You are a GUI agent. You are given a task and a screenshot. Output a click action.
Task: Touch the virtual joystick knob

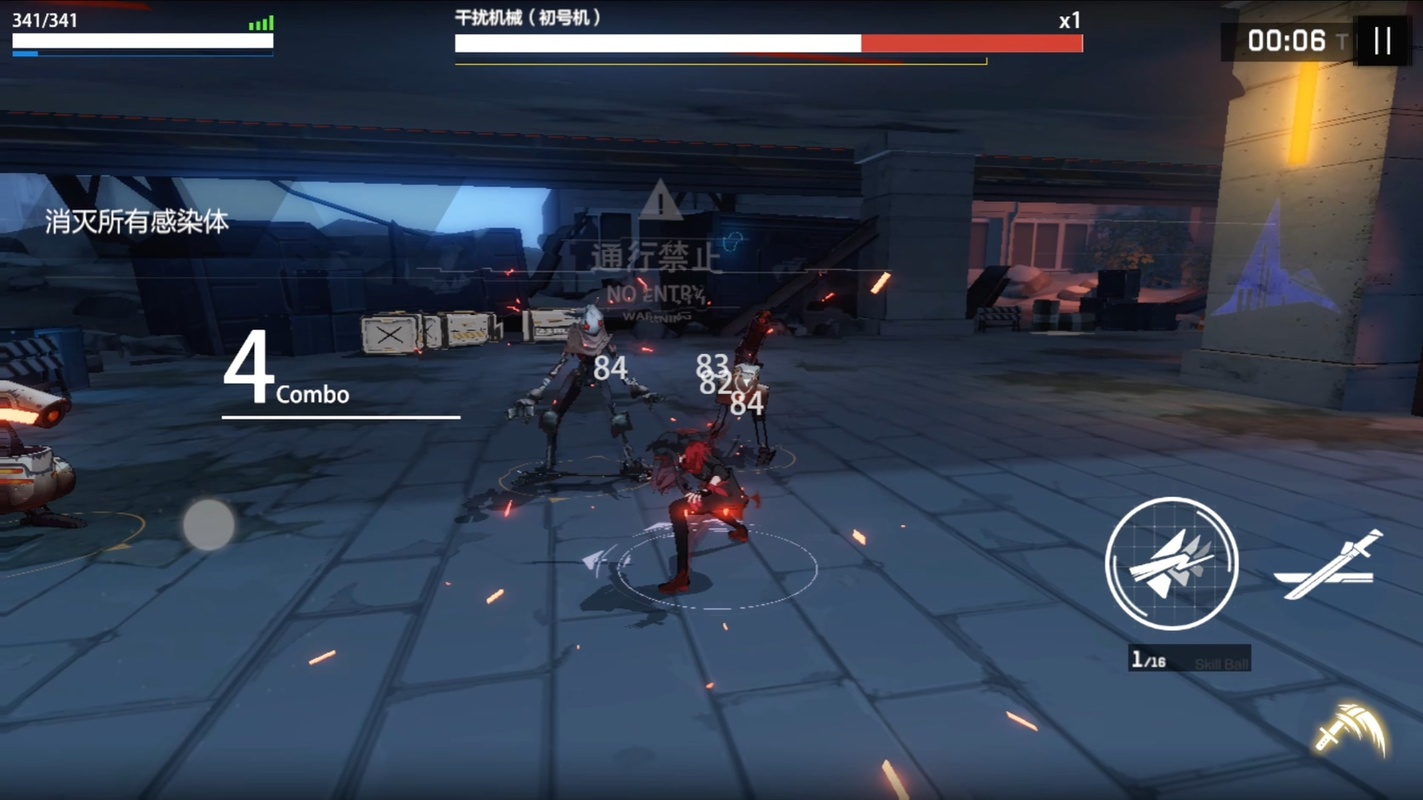click(x=208, y=524)
